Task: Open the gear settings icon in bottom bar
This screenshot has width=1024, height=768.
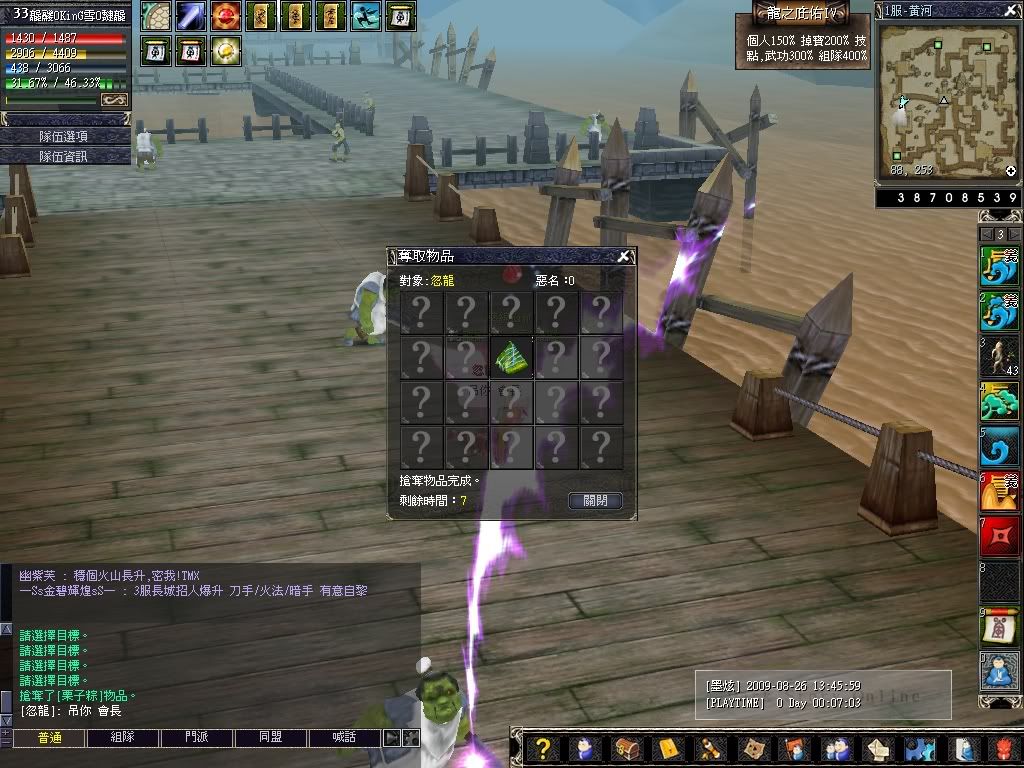Action: [x=920, y=748]
